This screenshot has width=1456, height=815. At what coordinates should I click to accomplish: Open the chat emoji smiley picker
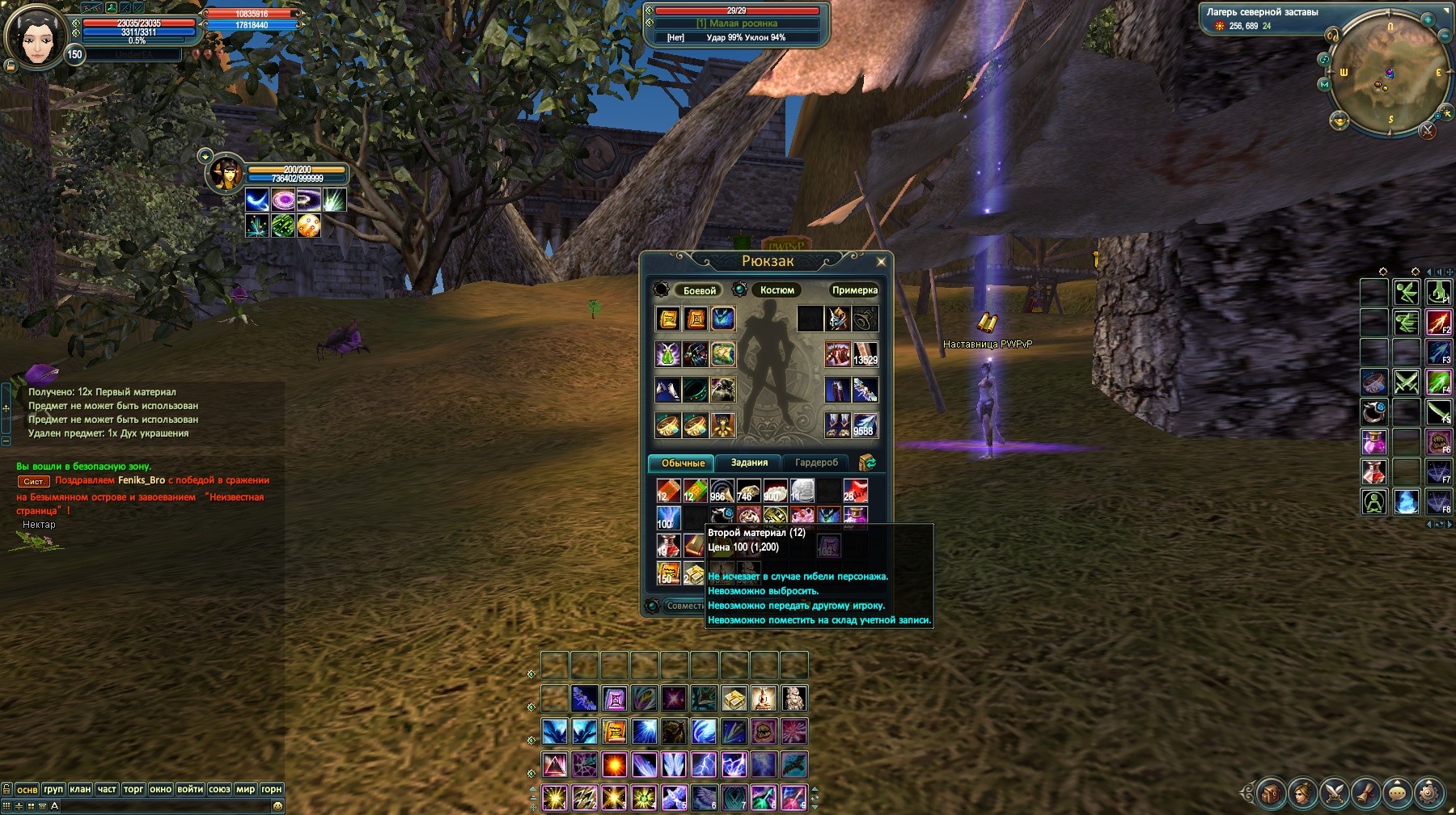point(277,806)
